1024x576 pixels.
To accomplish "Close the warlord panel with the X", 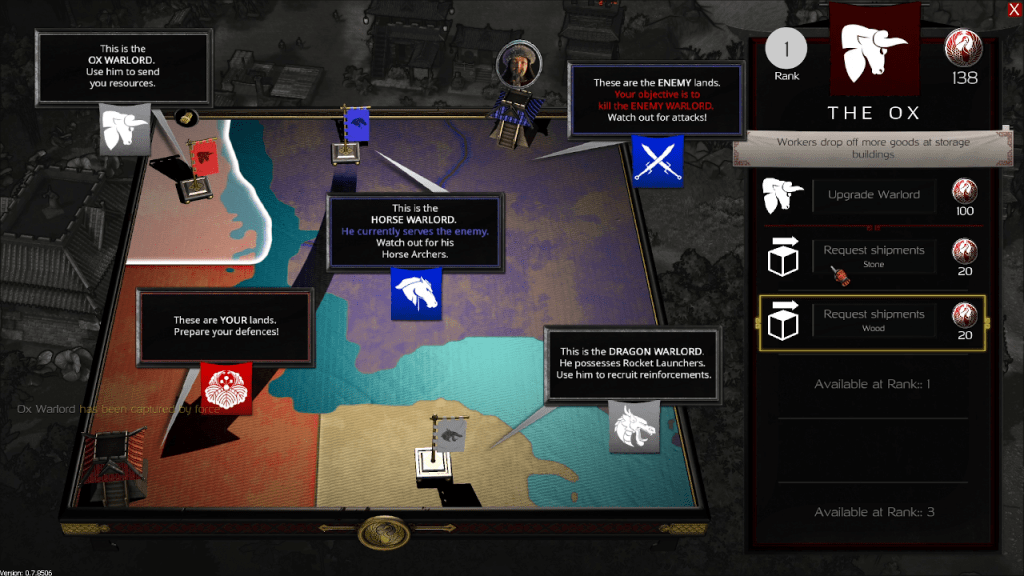I will click(1014, 10).
